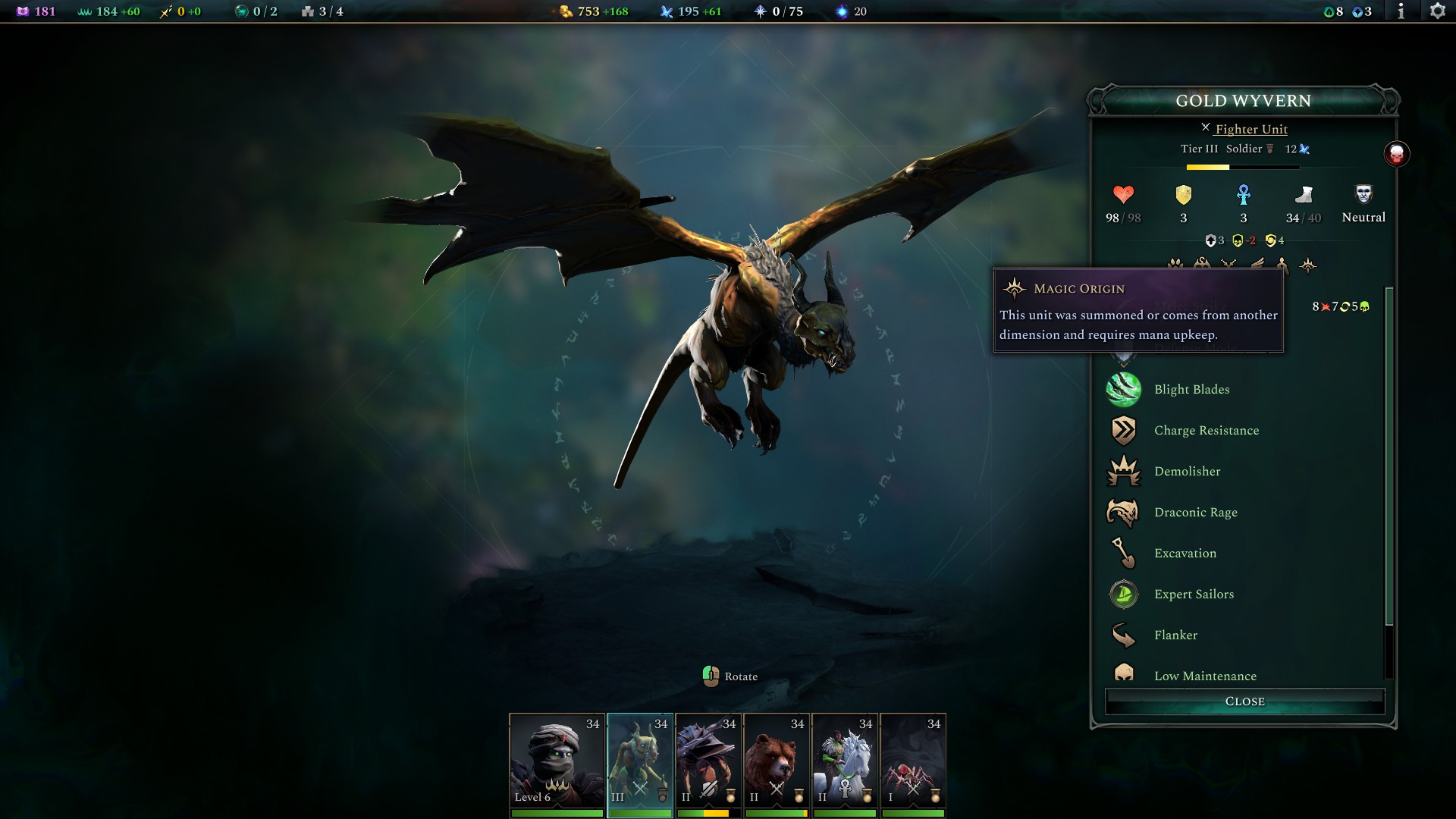
Task: Click the gold treasury icon in top bar
Action: coord(565,11)
